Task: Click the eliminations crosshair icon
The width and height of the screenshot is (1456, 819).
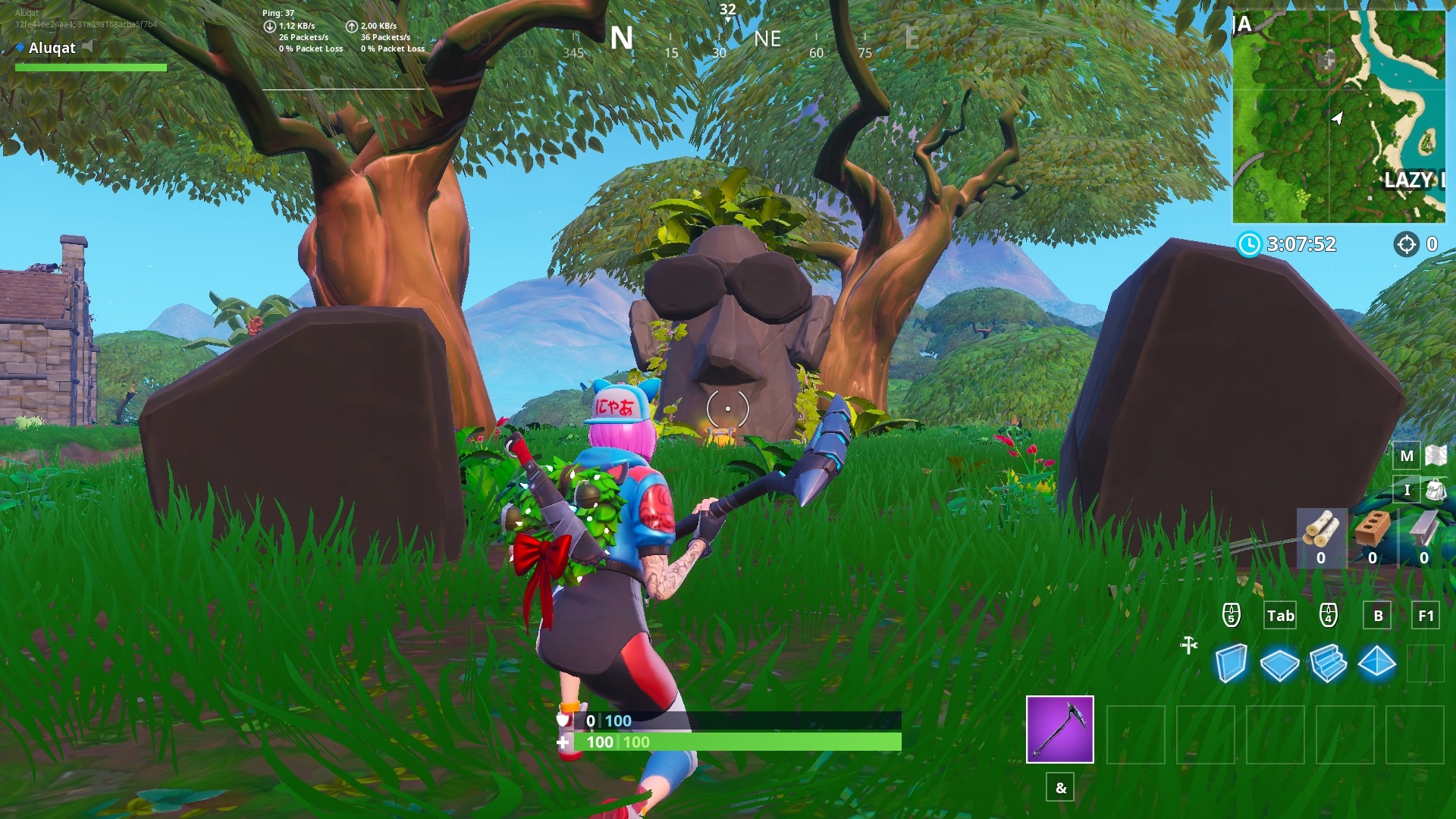Action: click(x=1408, y=245)
